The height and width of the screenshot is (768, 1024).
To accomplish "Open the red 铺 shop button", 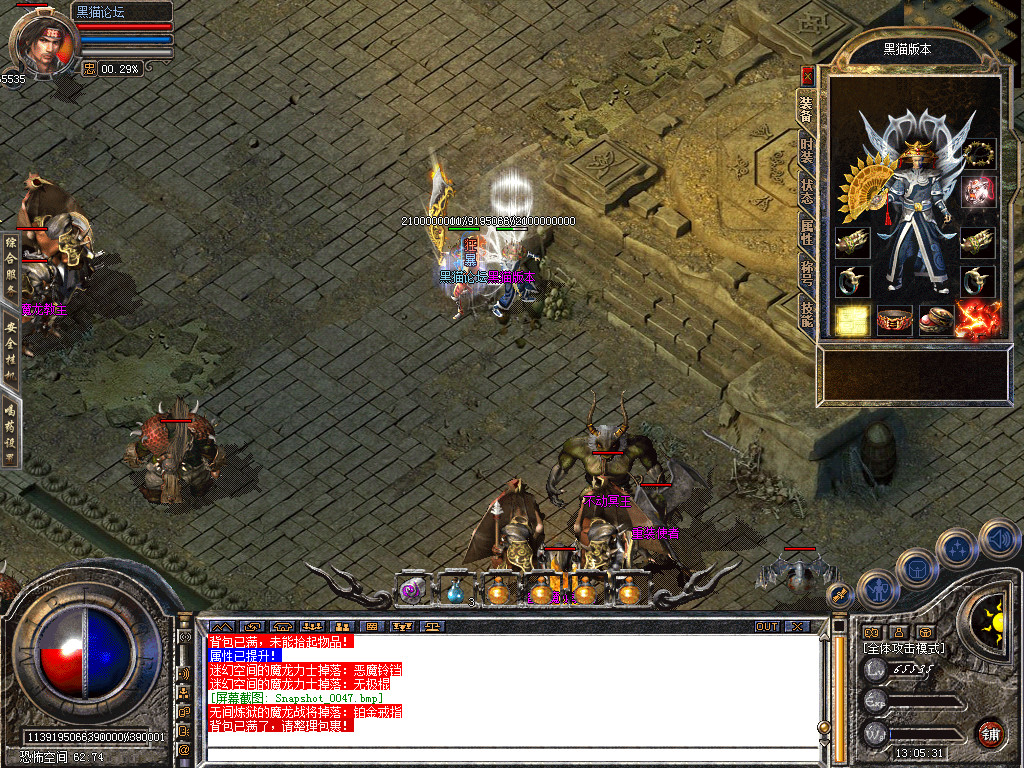I will (990, 733).
